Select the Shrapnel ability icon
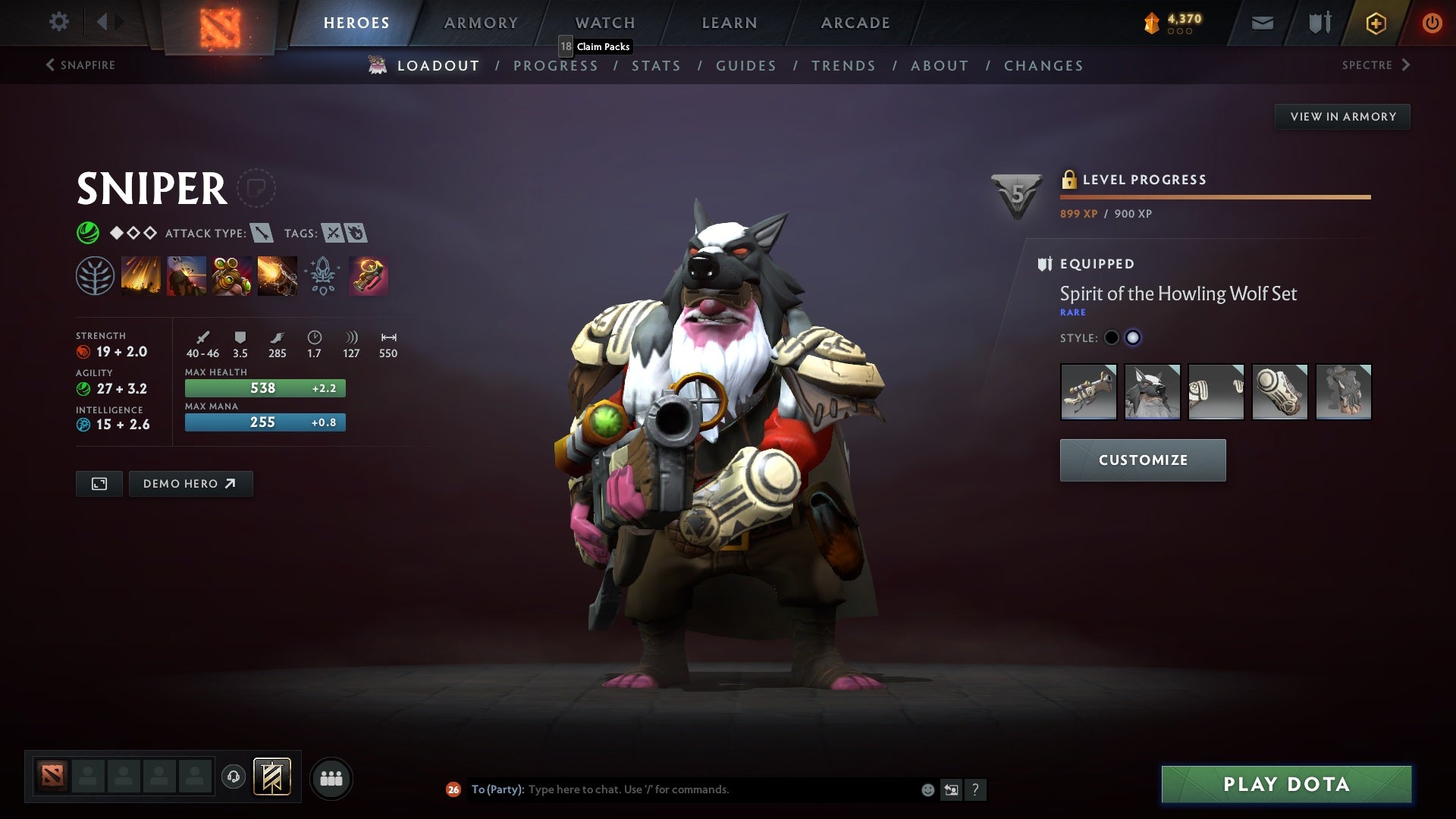The width and height of the screenshot is (1456, 819). 141,276
